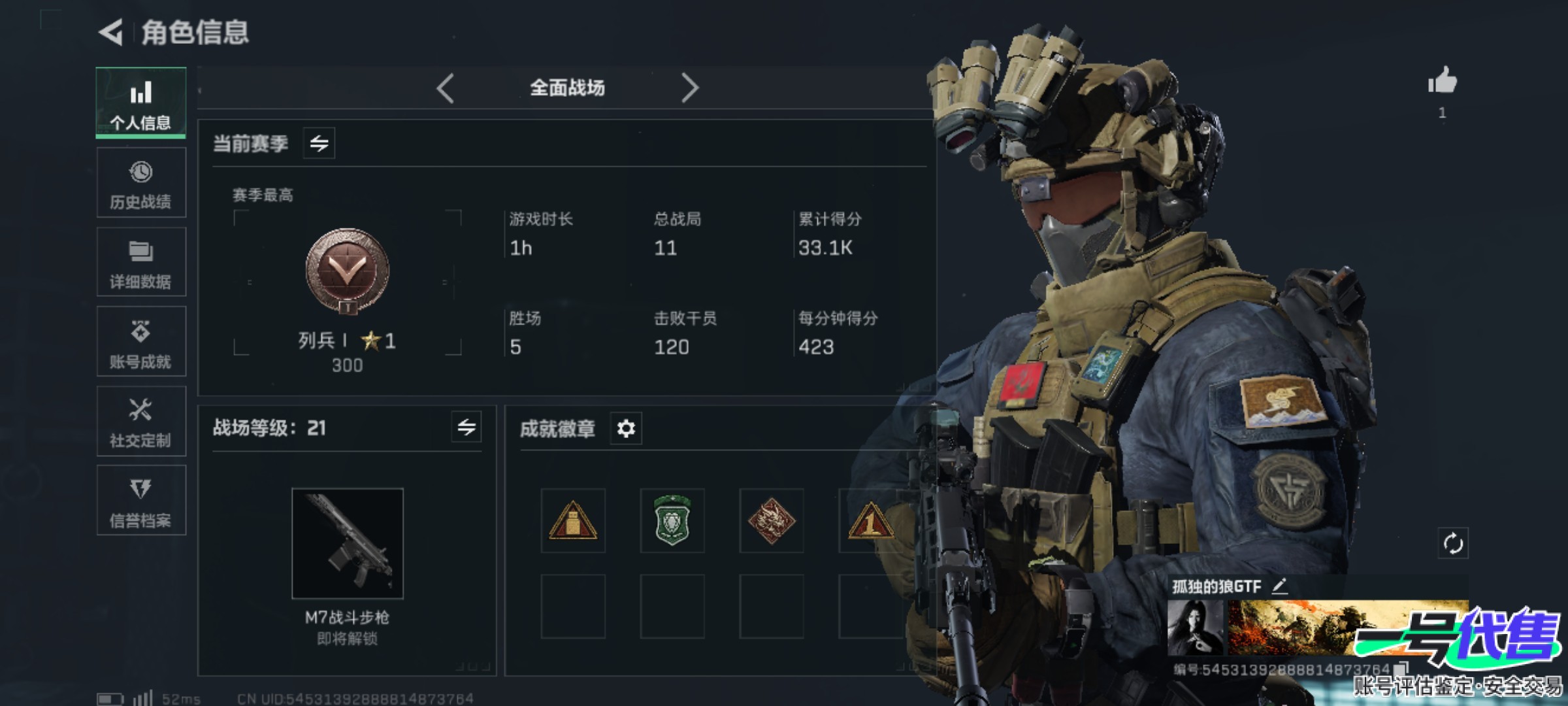The width and height of the screenshot is (1568, 706).
Task: View the 列兵 I rank emblem
Action: coord(348,271)
